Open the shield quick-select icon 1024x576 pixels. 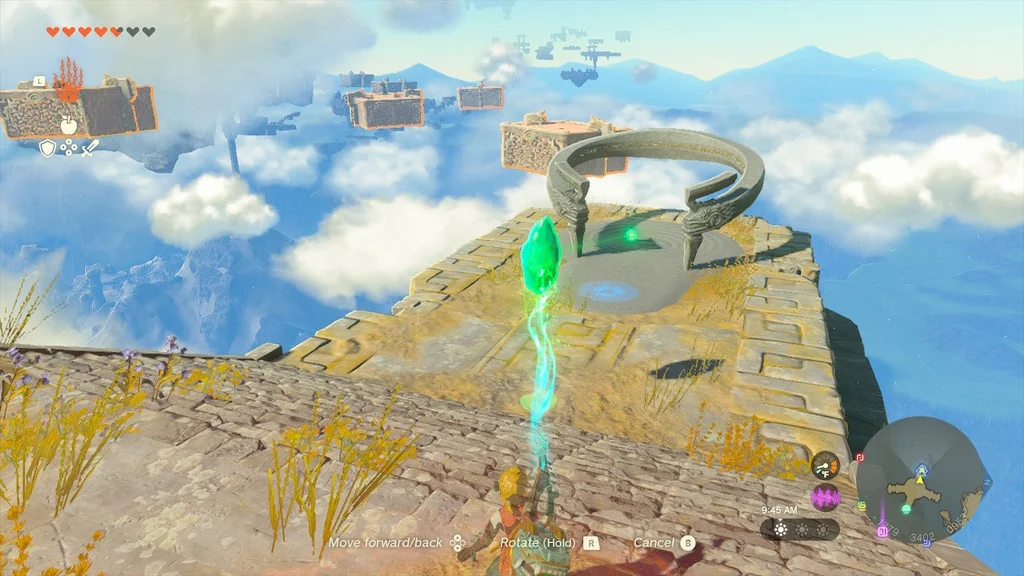point(47,148)
